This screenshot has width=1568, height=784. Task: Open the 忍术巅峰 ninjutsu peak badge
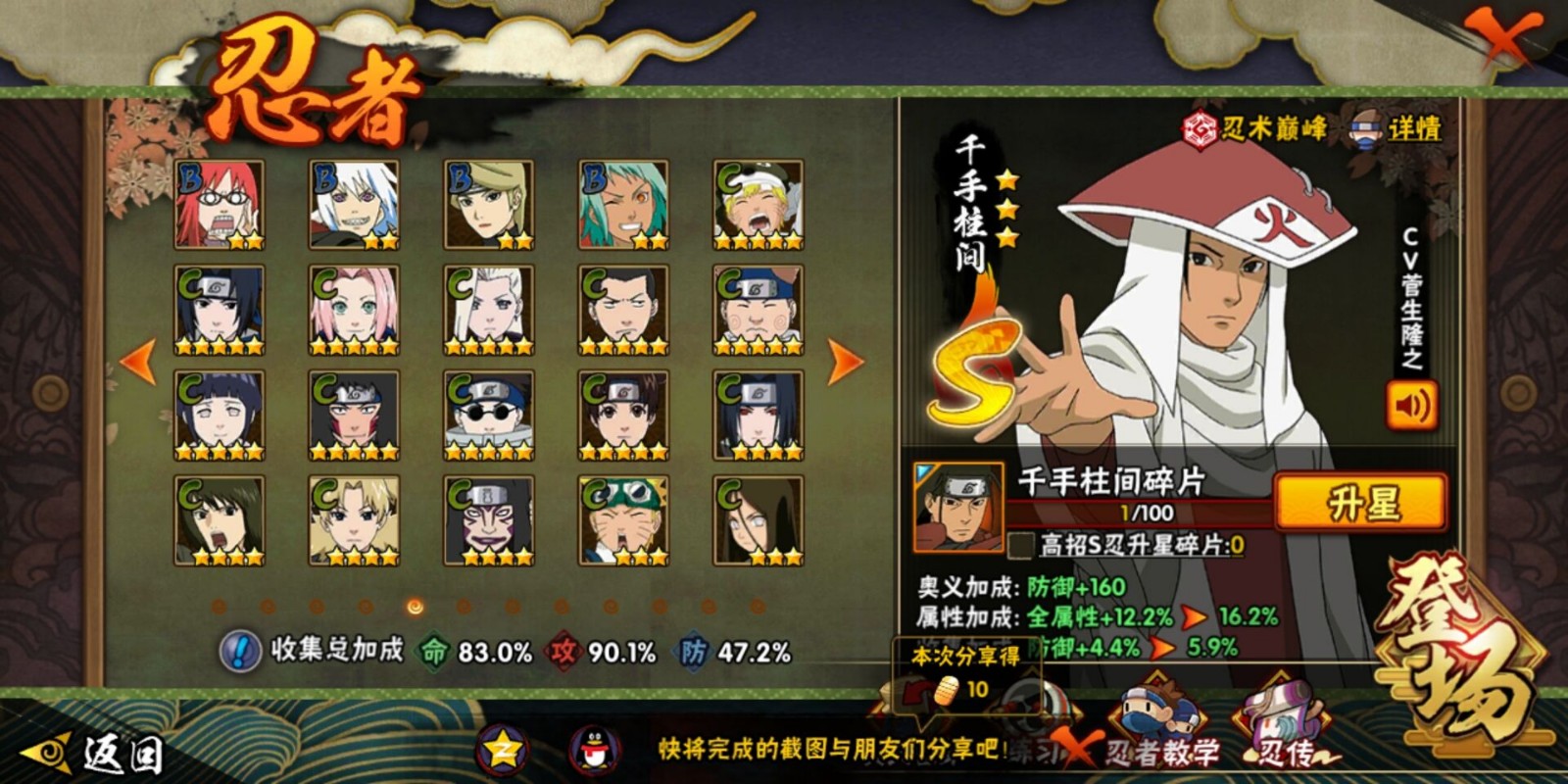click(x=1256, y=128)
